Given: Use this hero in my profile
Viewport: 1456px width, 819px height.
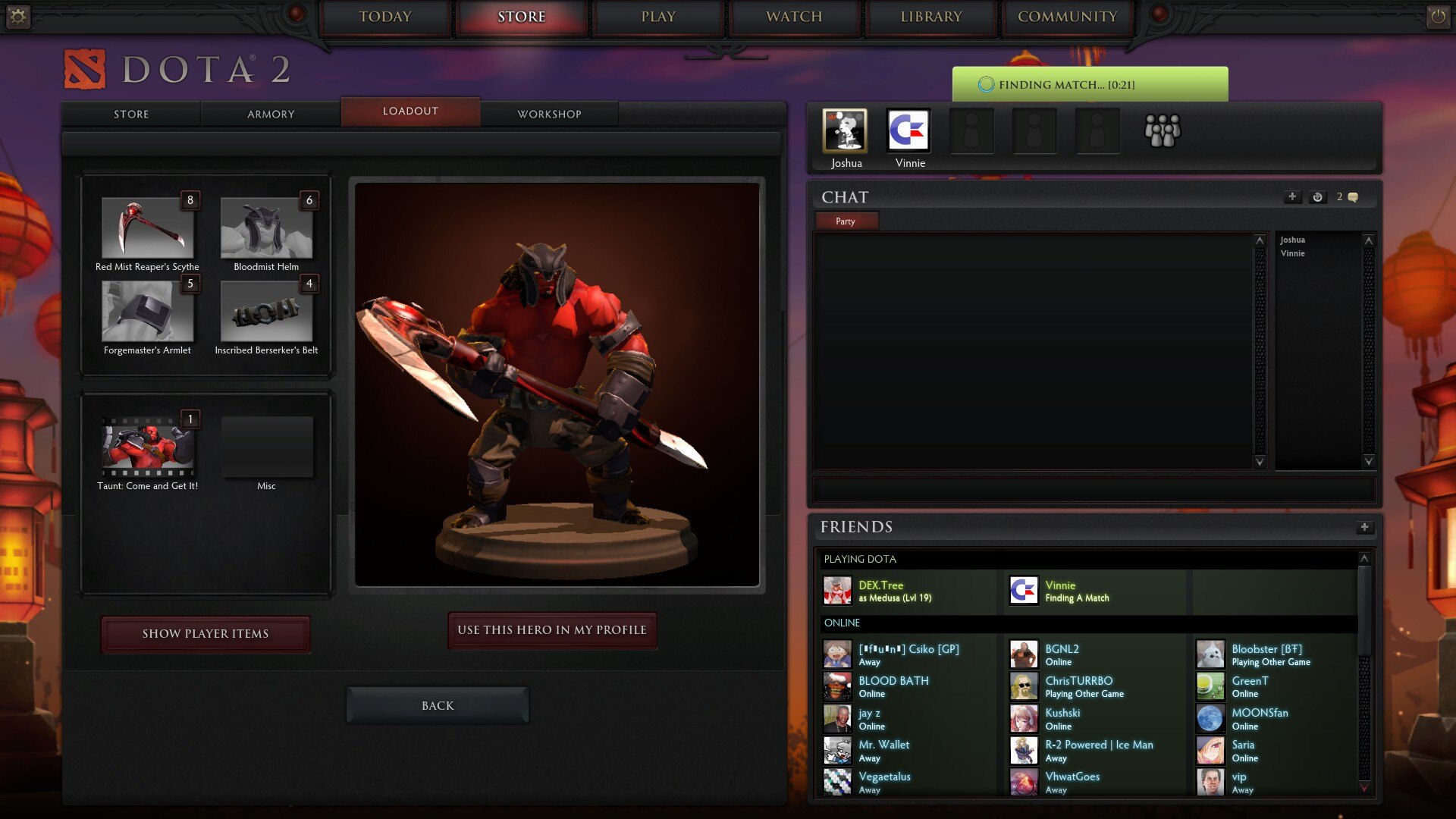Looking at the screenshot, I should [552, 630].
